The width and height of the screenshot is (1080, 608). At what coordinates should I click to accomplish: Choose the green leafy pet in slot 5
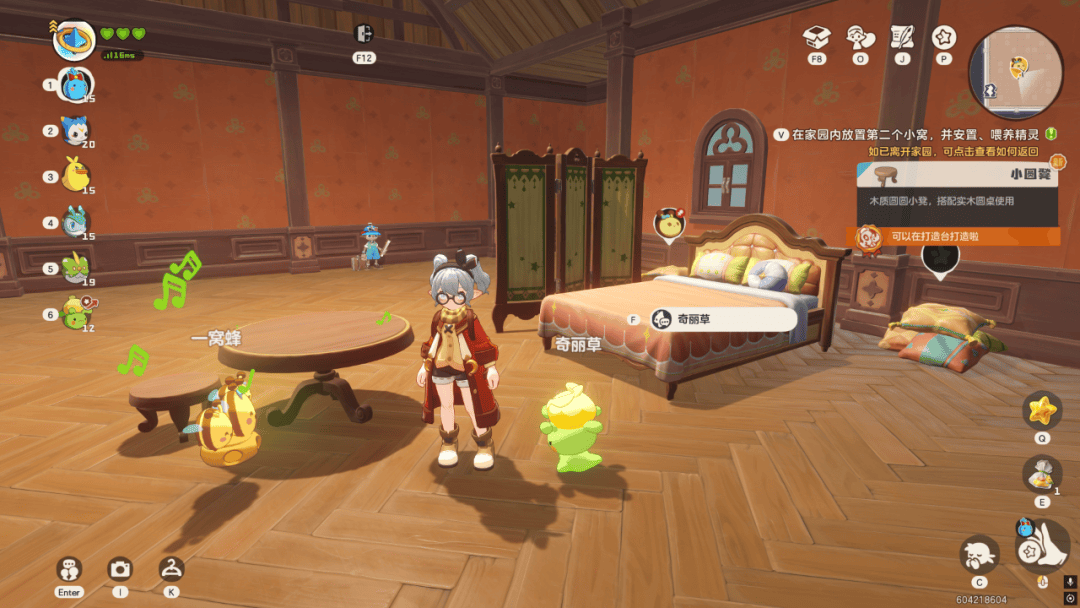(75, 268)
